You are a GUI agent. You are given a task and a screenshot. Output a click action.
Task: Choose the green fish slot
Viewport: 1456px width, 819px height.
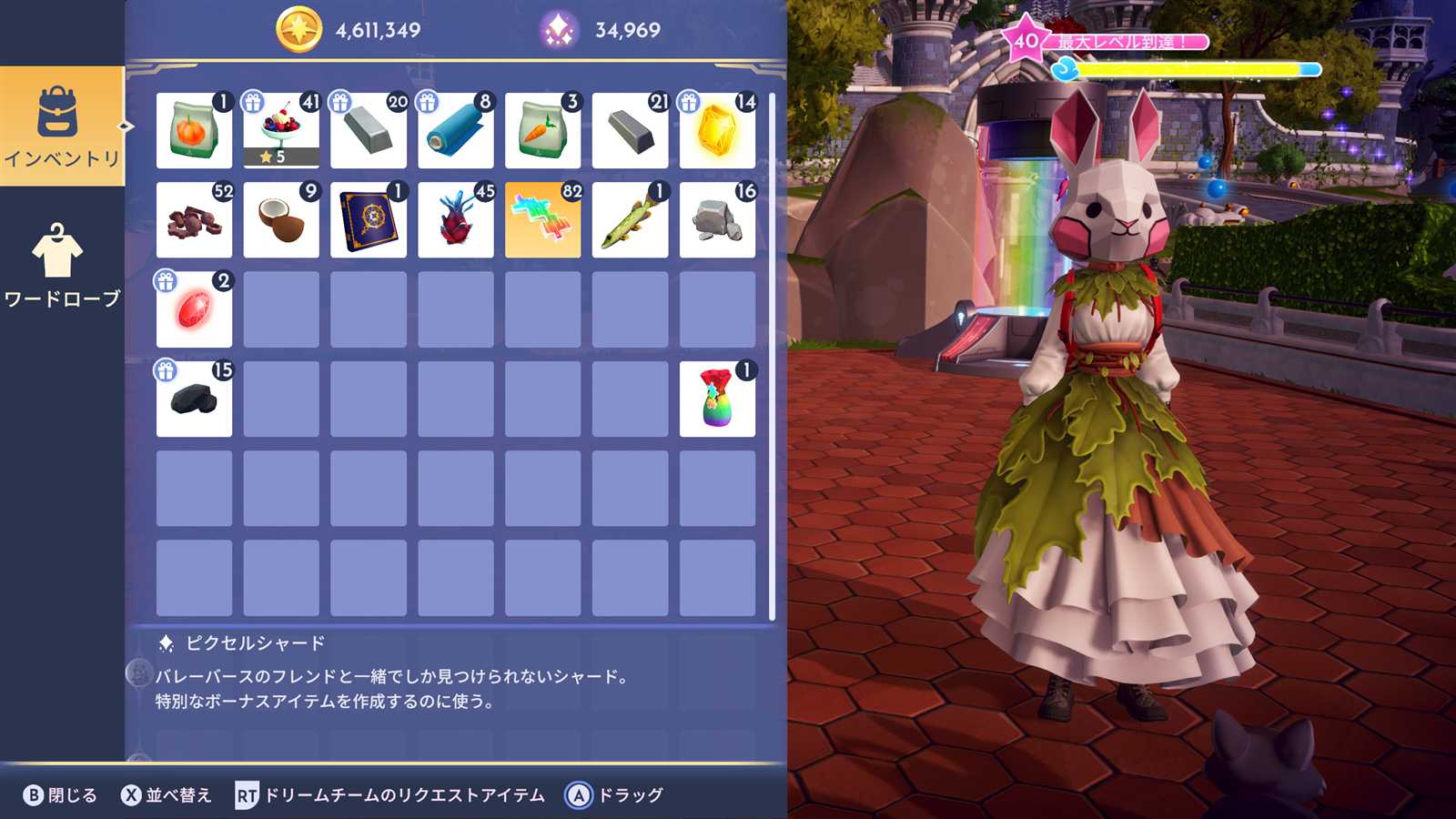(x=631, y=220)
